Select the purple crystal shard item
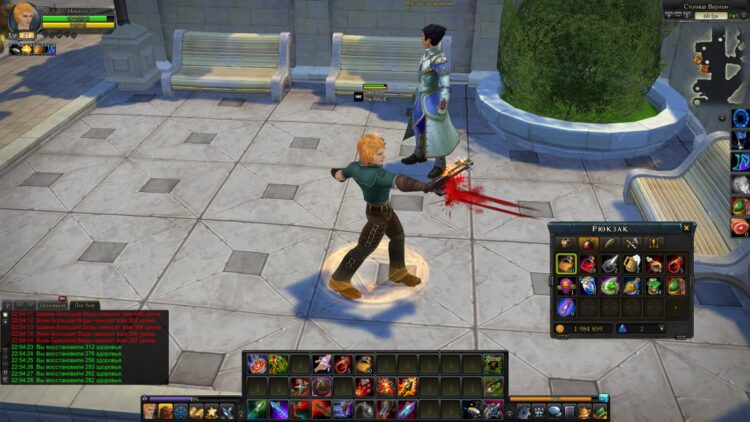The image size is (750, 422). pyautogui.click(x=566, y=307)
